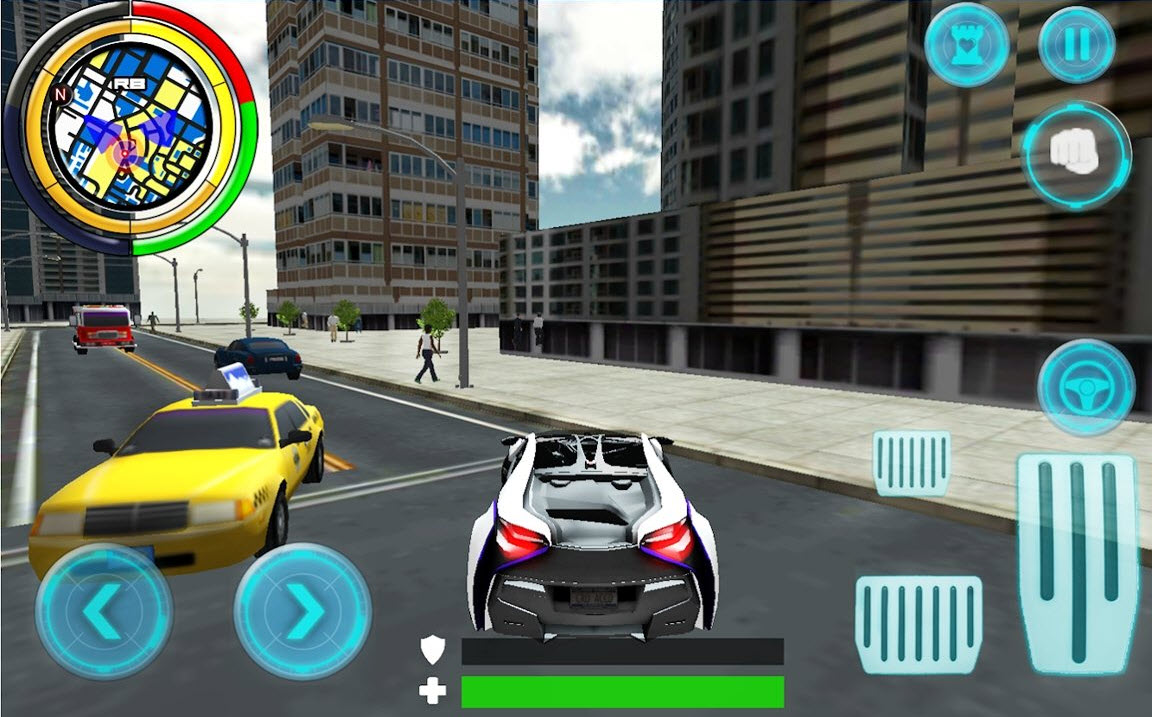Steer right with the right arrow button
This screenshot has width=1152, height=717.
(303, 611)
